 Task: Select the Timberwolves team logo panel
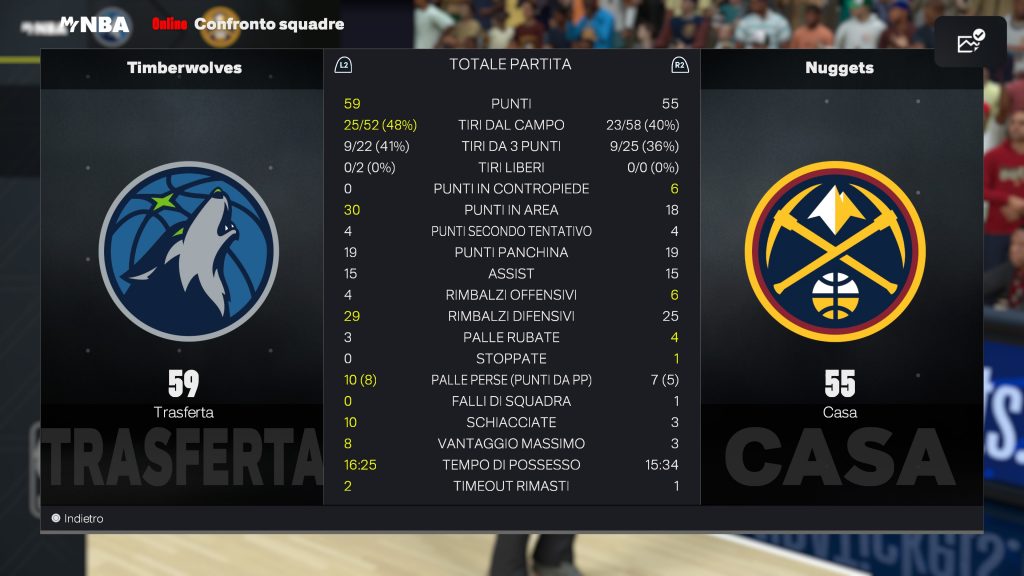click(188, 251)
